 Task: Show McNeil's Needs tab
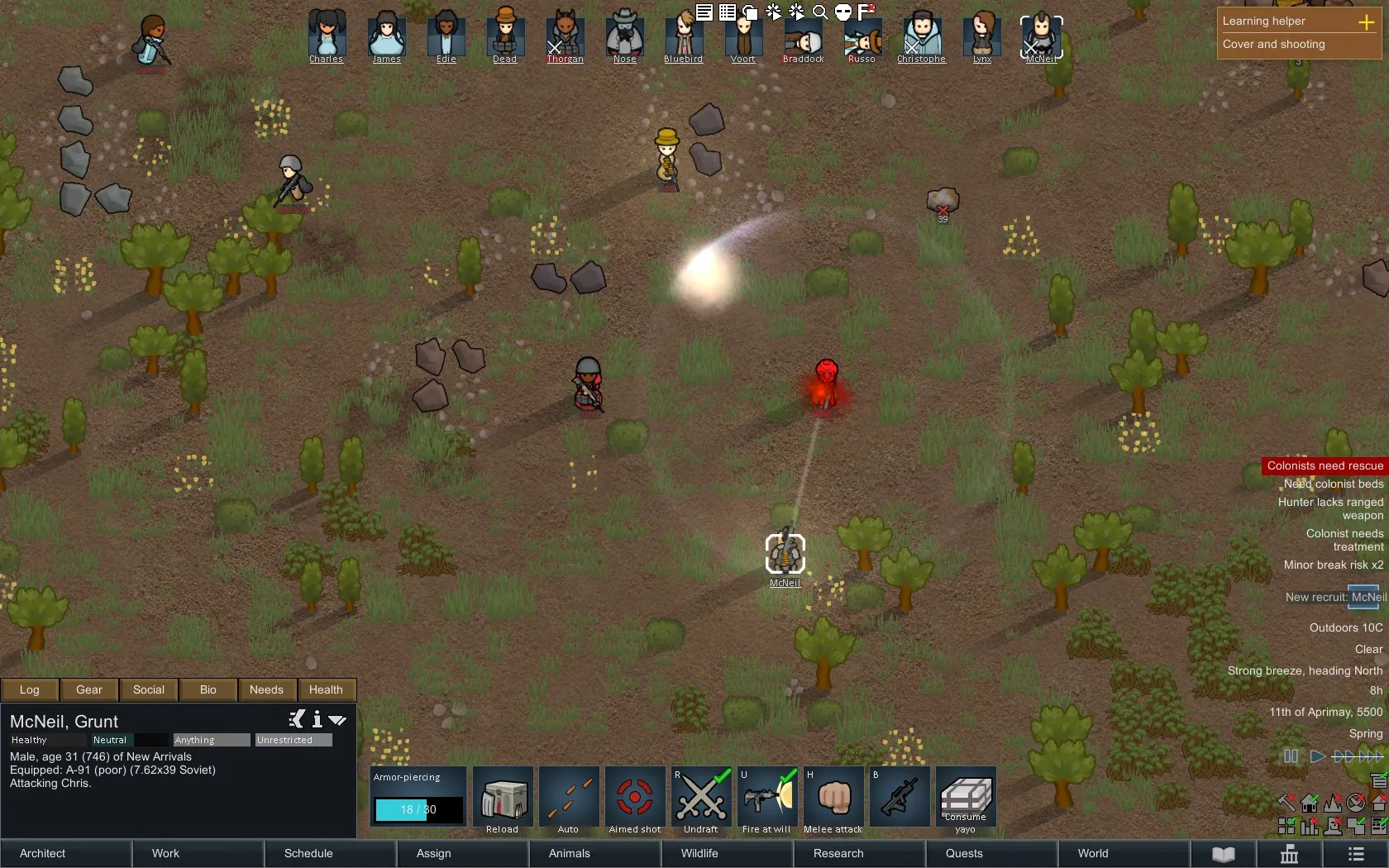click(266, 689)
